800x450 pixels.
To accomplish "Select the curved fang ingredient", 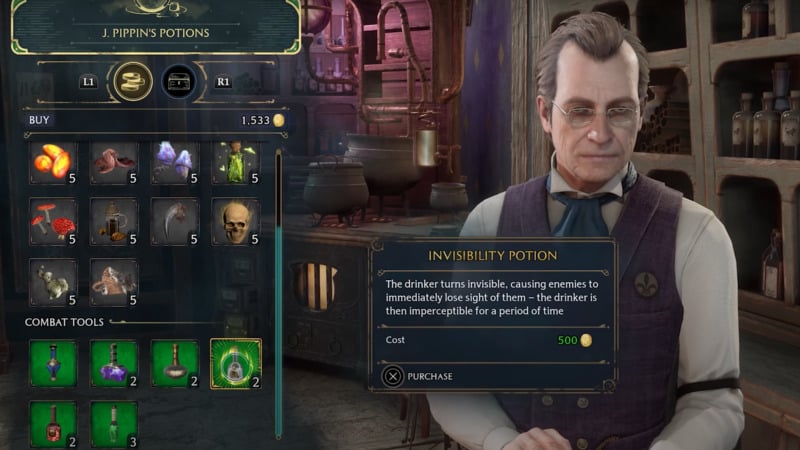I will point(175,221).
